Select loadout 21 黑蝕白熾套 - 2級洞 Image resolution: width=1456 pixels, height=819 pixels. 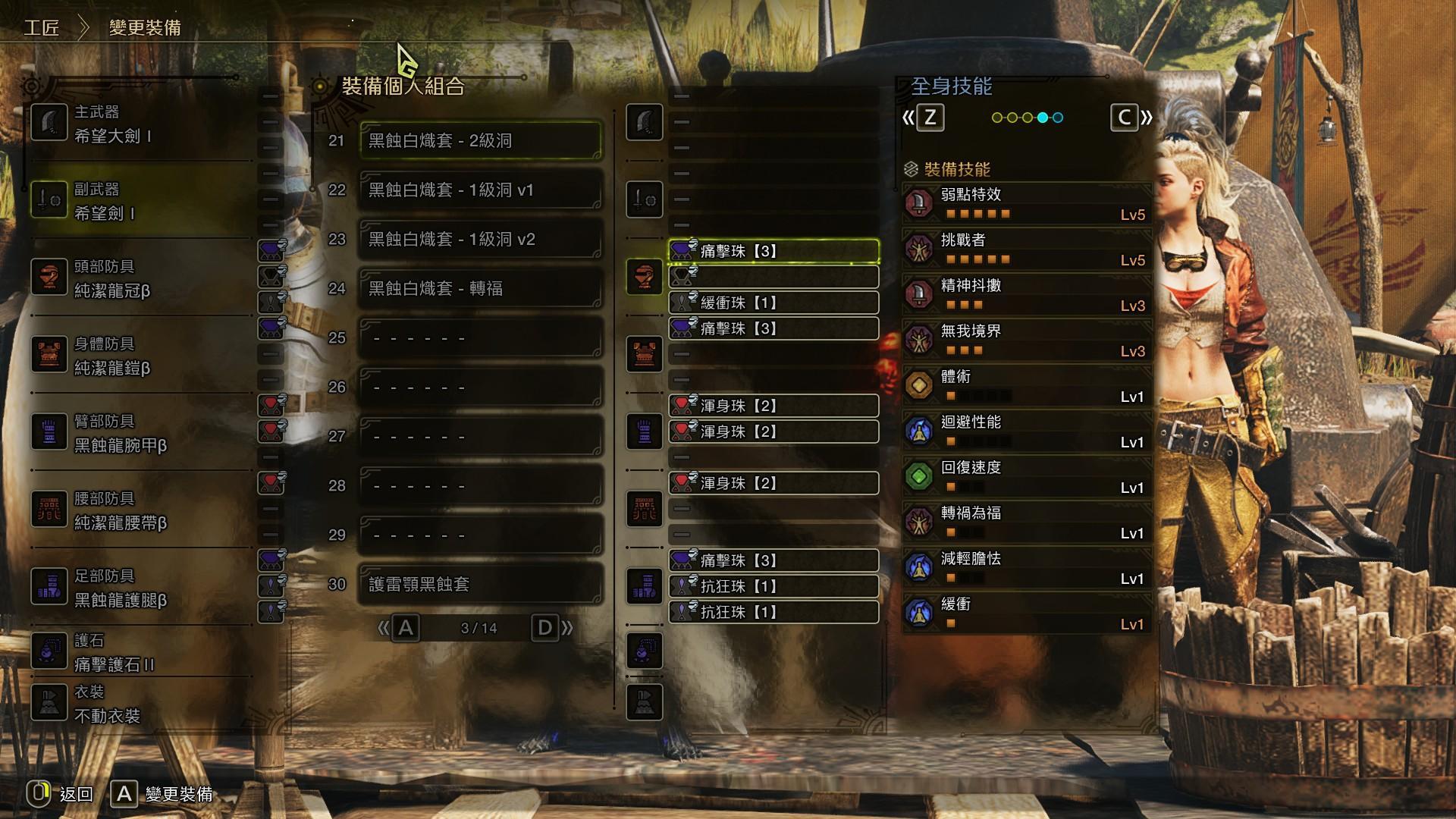coord(479,140)
